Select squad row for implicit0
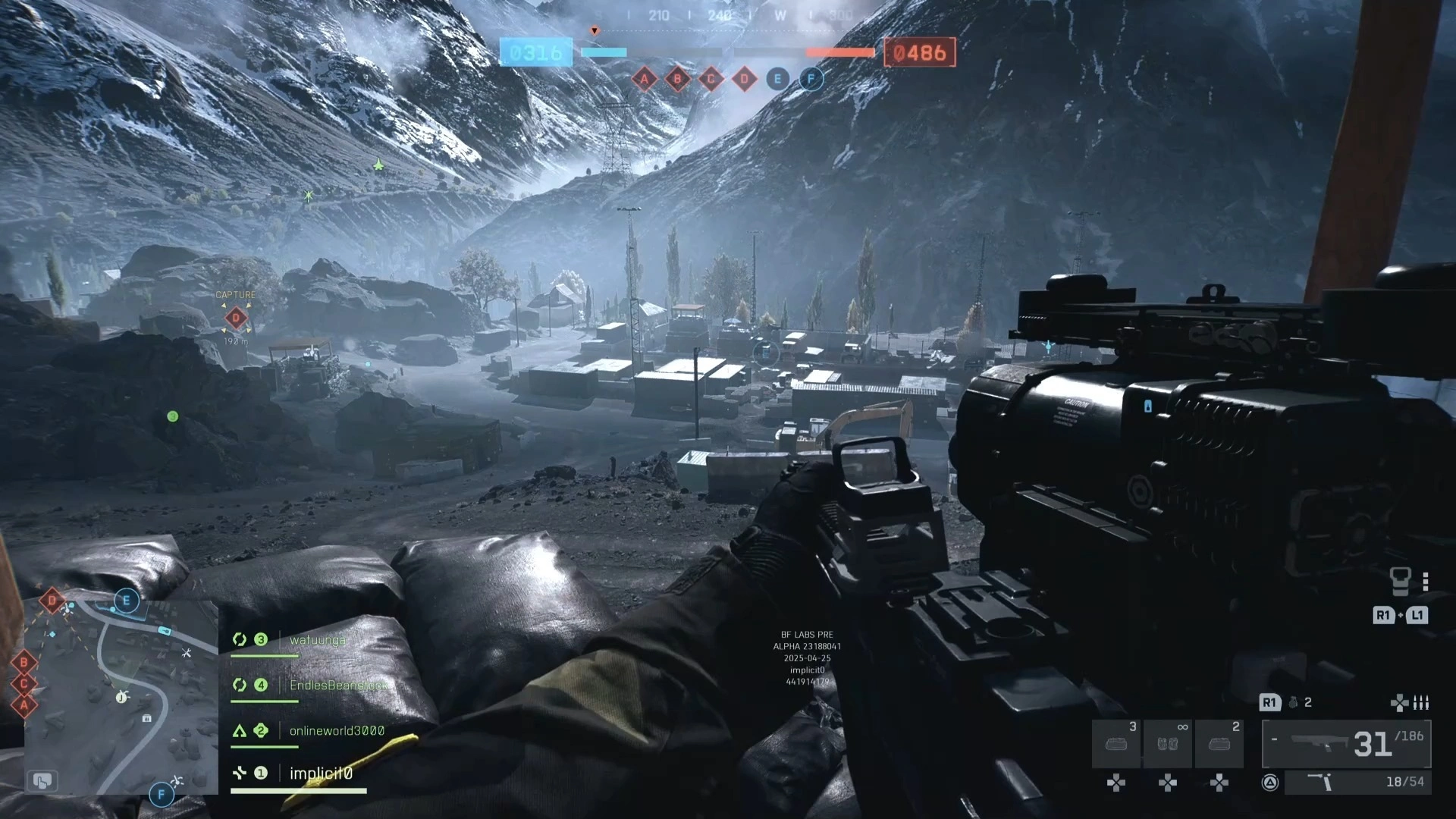Viewport: 1456px width, 819px height. [321, 773]
